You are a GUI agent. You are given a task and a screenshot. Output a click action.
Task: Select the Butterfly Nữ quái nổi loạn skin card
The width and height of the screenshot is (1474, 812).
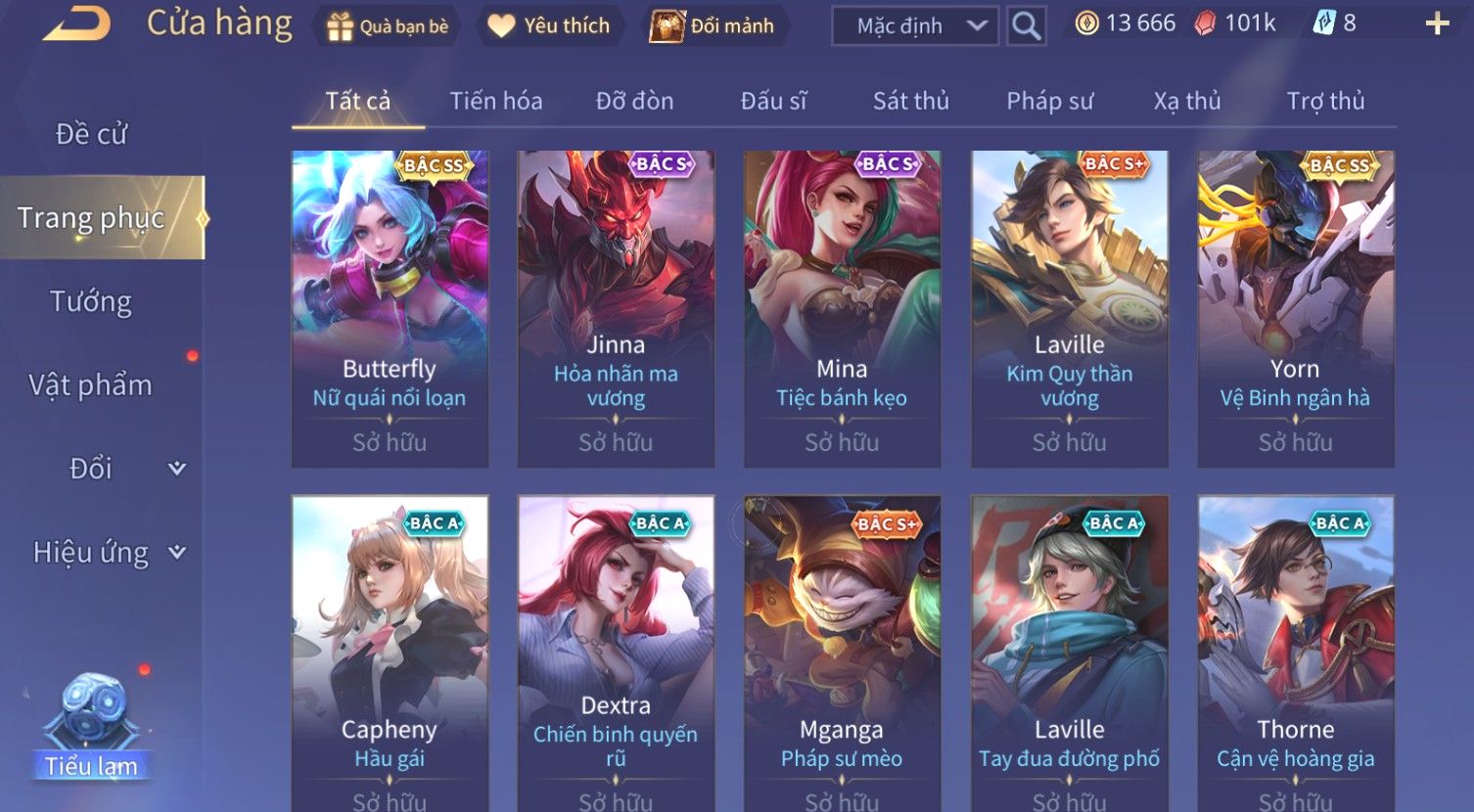tap(390, 308)
